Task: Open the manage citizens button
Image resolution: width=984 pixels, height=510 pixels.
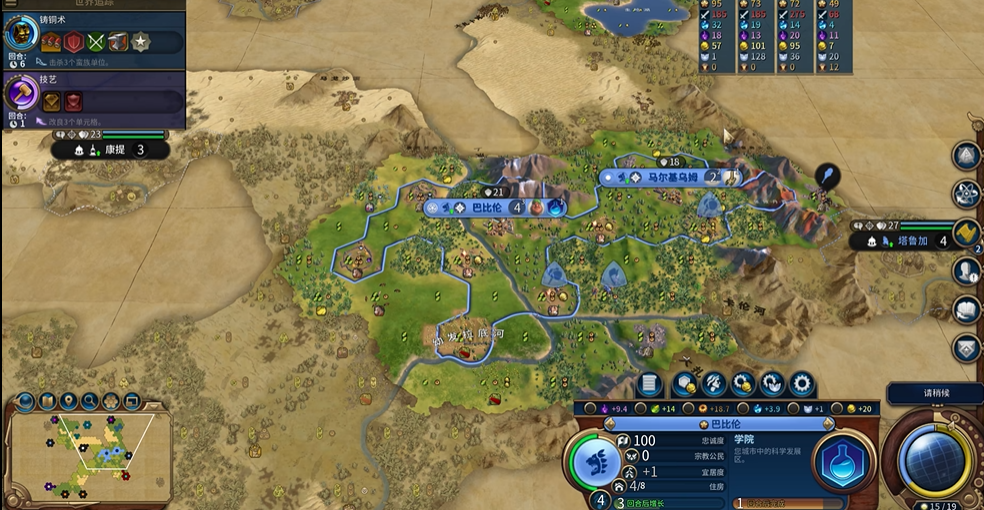Action: (x=714, y=383)
